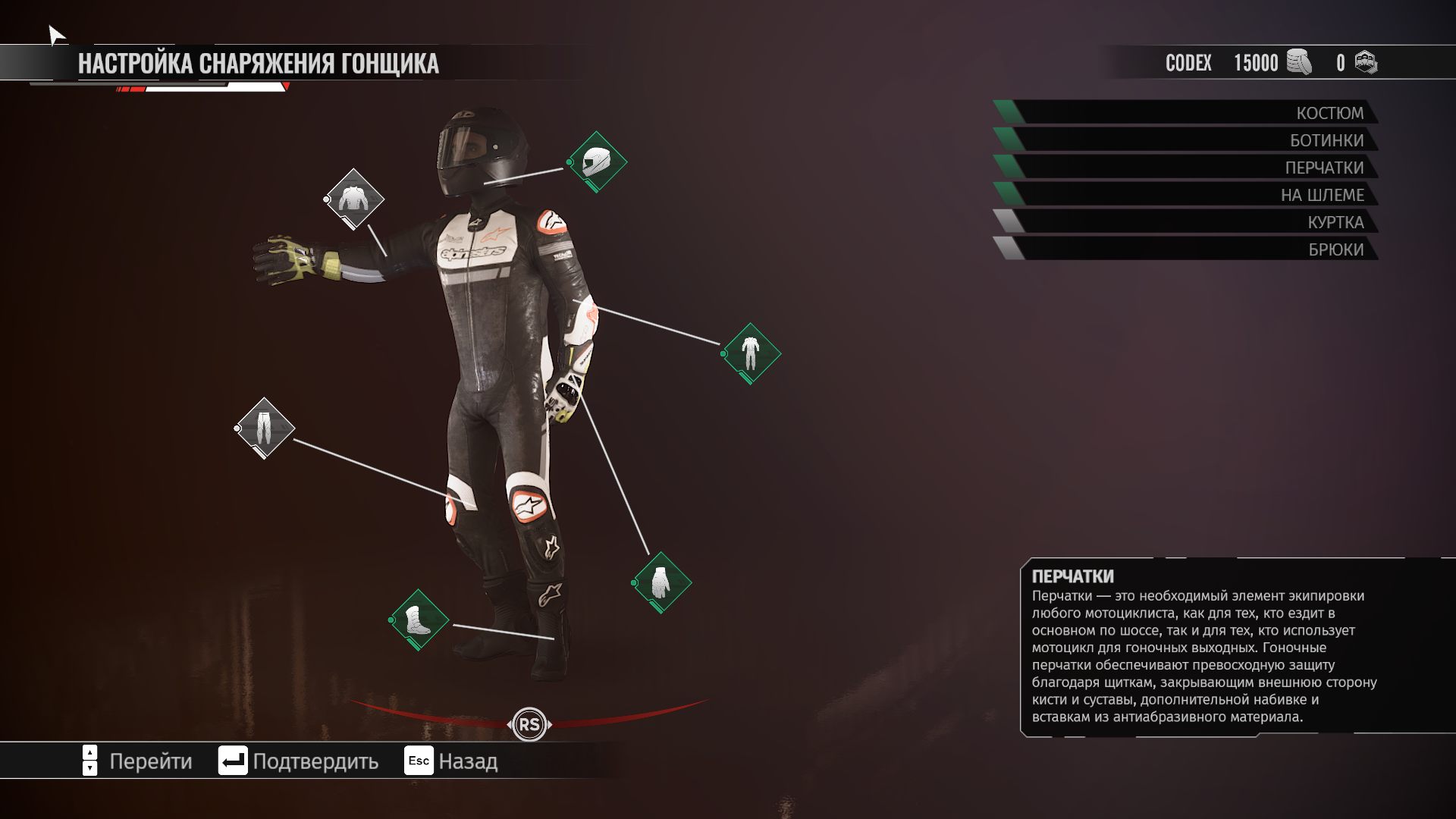Open the БРЮКИ menu entry

[x=1187, y=249]
